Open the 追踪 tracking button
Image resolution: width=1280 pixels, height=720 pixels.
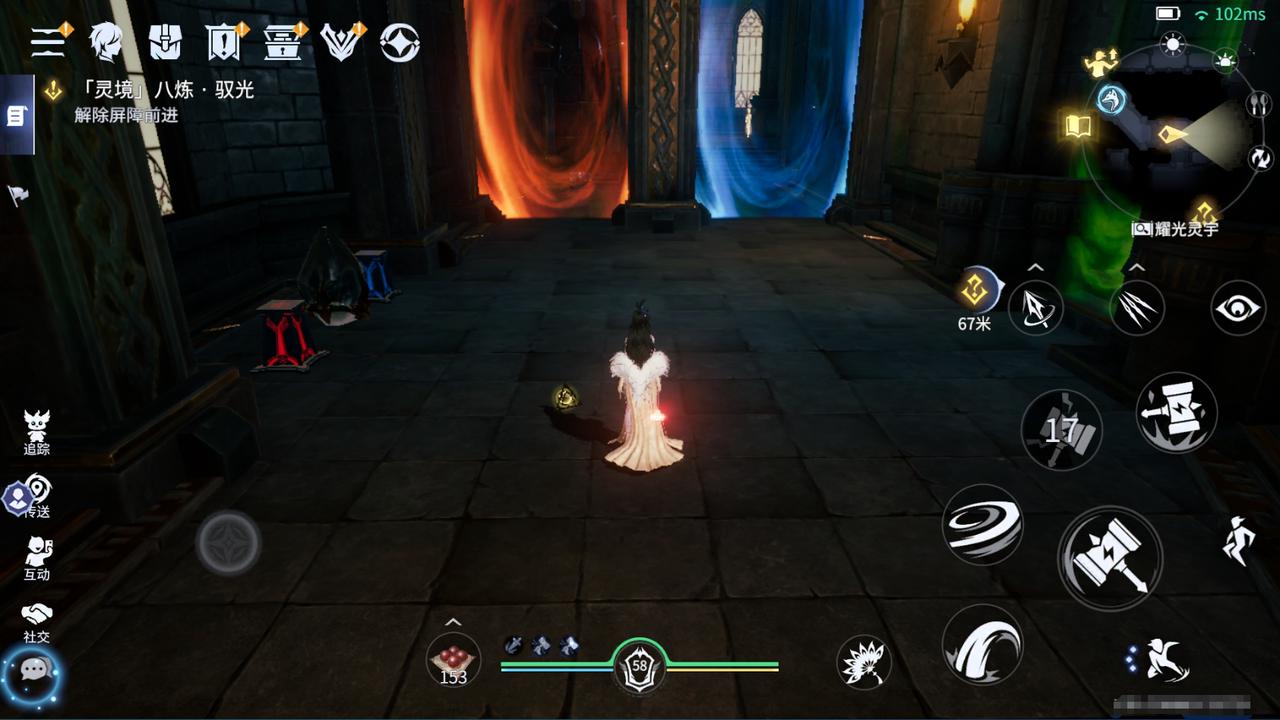[37, 431]
